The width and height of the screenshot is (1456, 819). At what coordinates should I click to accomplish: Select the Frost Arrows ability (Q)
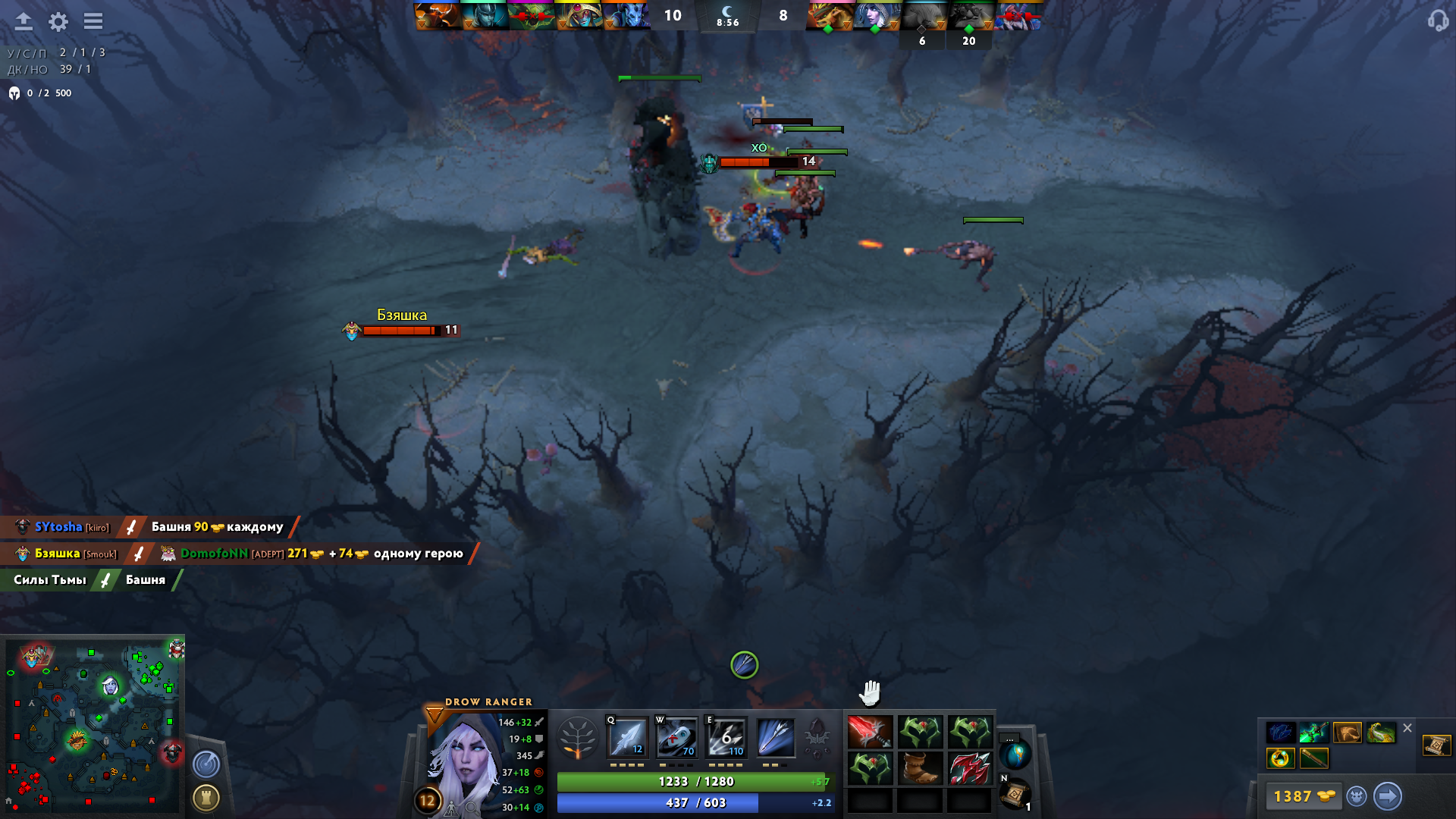[x=626, y=737]
